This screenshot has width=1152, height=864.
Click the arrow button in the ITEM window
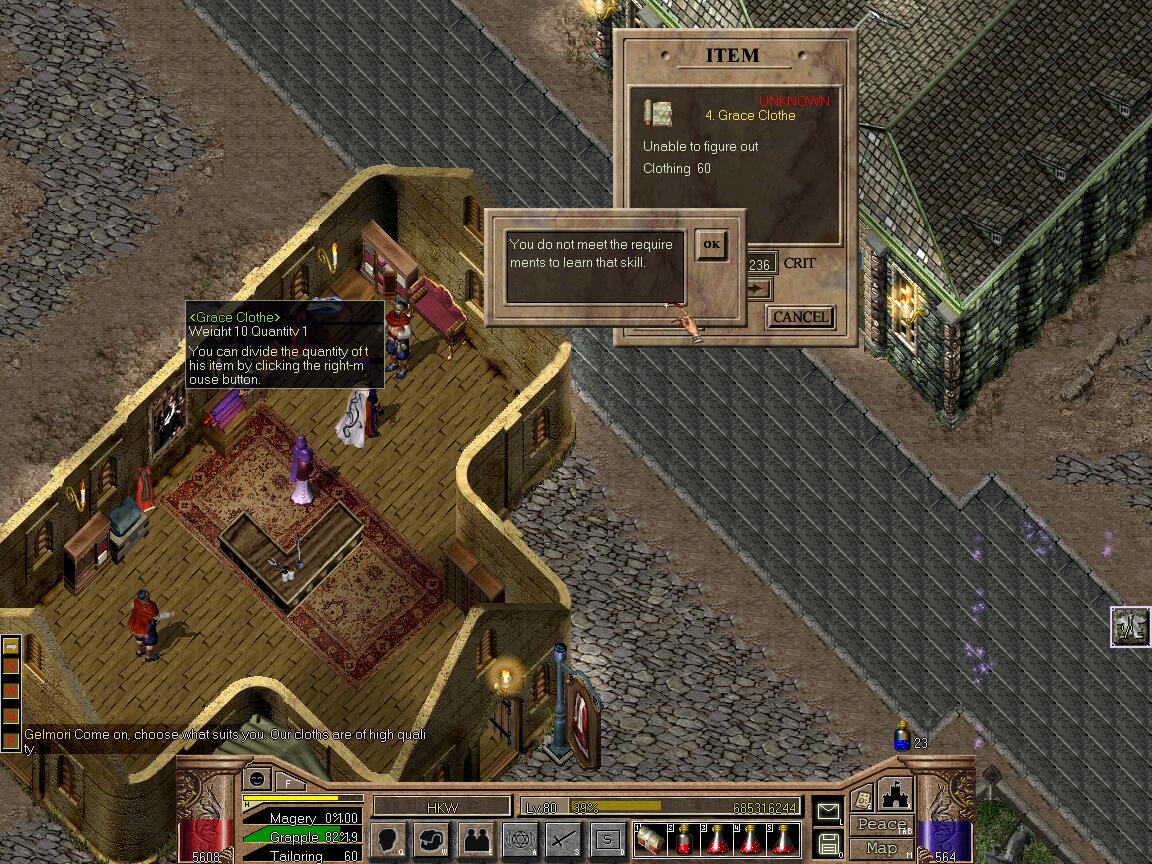tap(759, 289)
